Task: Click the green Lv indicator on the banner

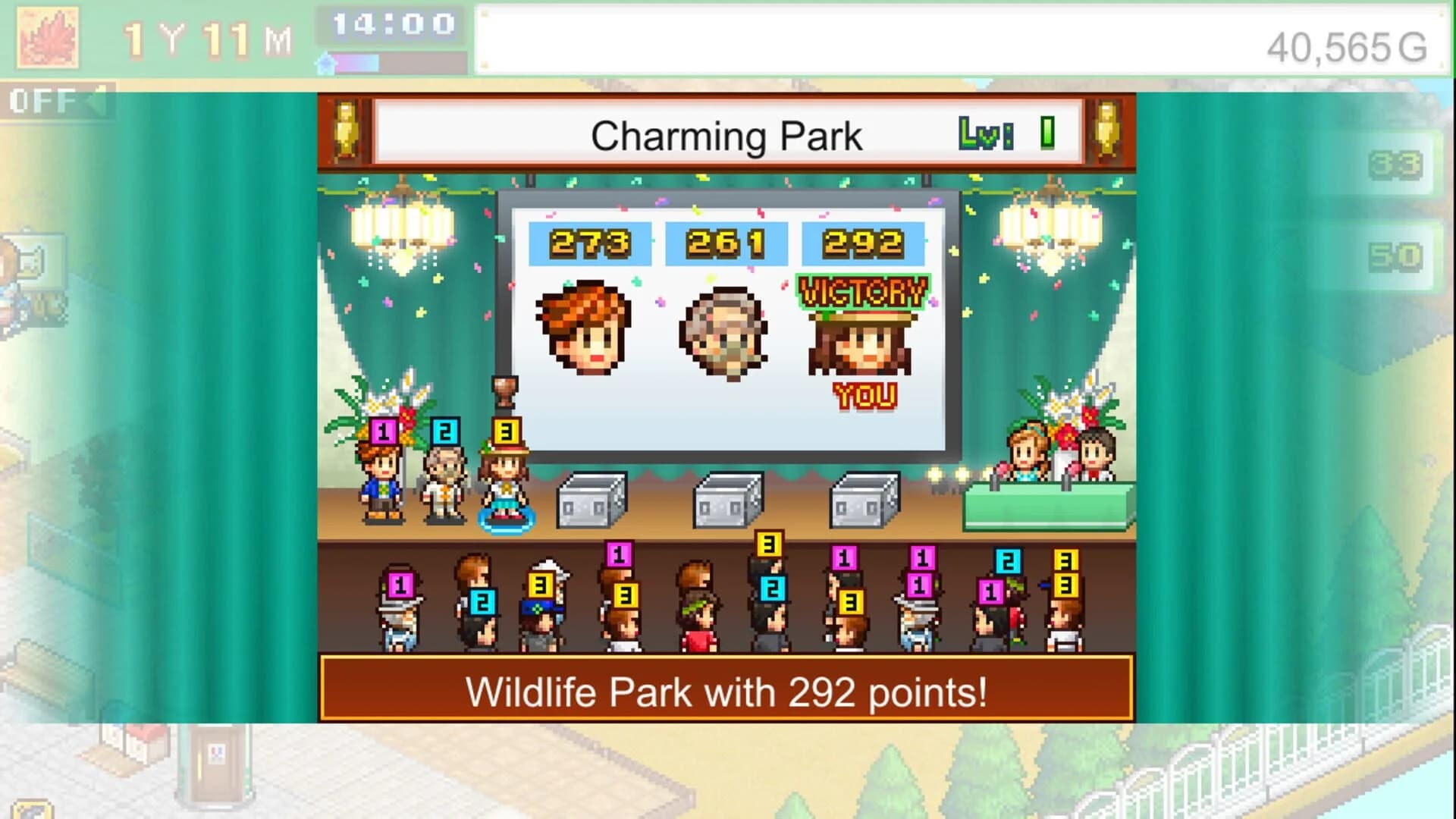Action: (x=986, y=134)
